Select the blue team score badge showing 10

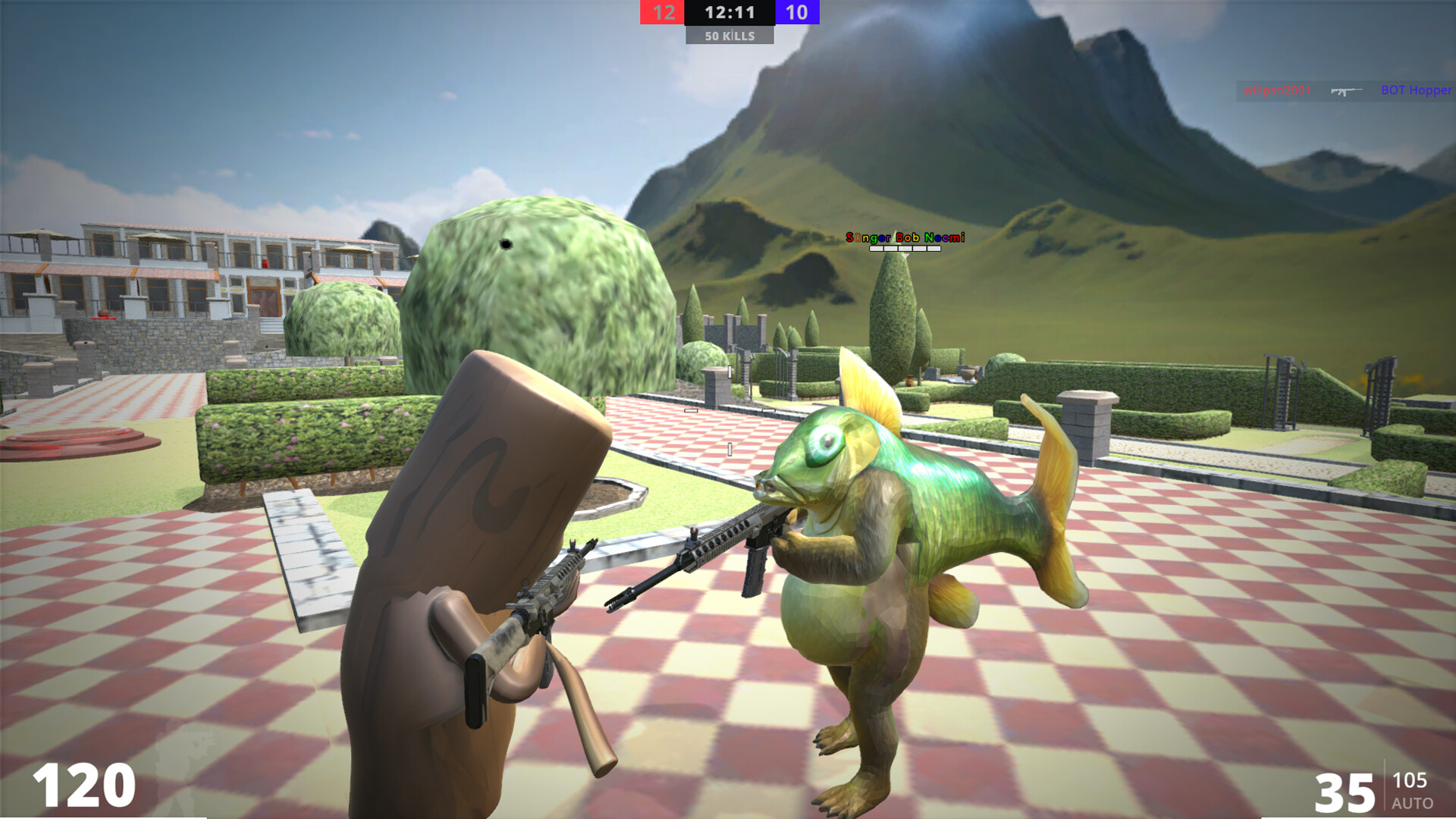796,13
